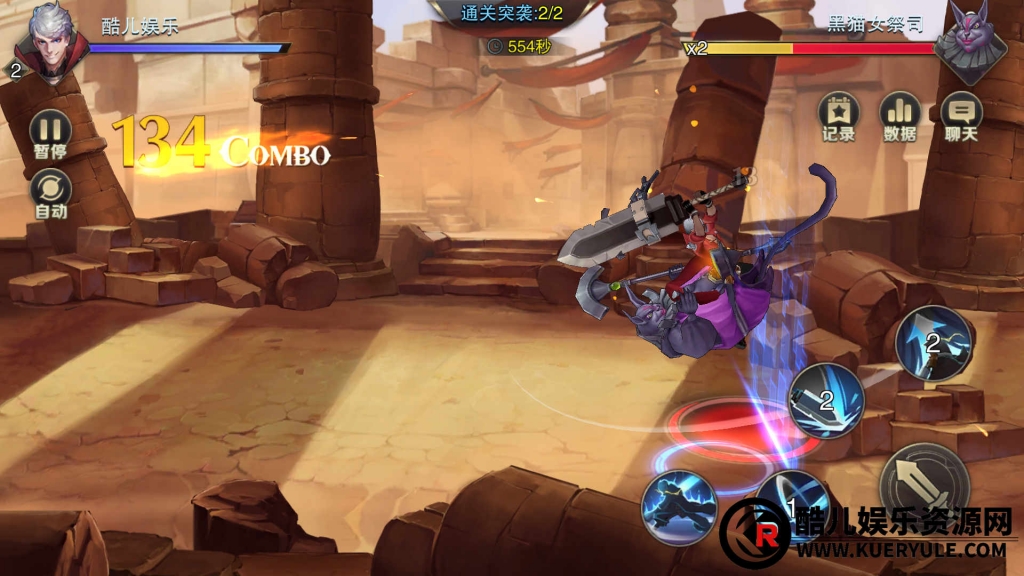Toggle auto-battle with the 自动 button
This screenshot has width=1024, height=576.
tap(50, 190)
